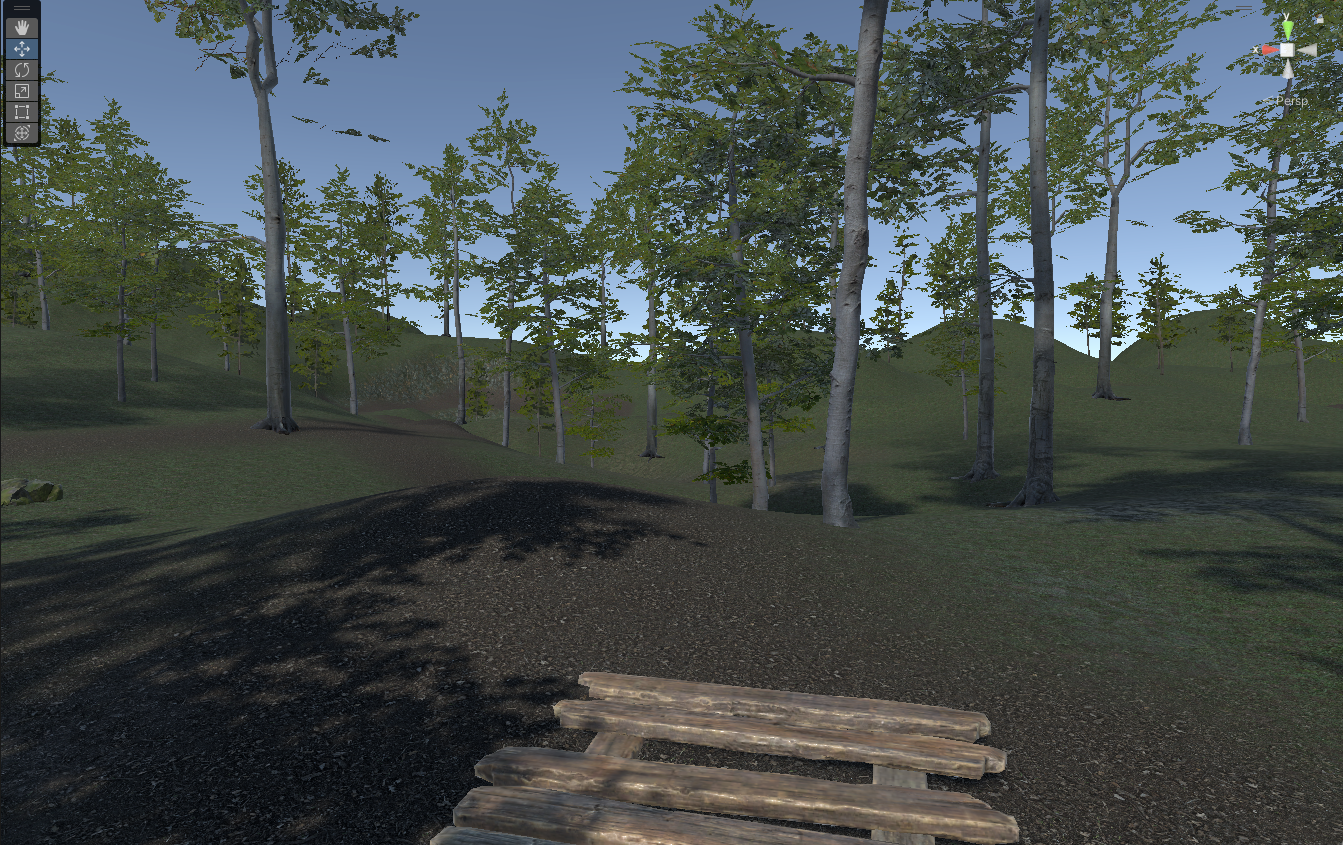Switch to the Rotate tool
1343x845 pixels.
22,70
